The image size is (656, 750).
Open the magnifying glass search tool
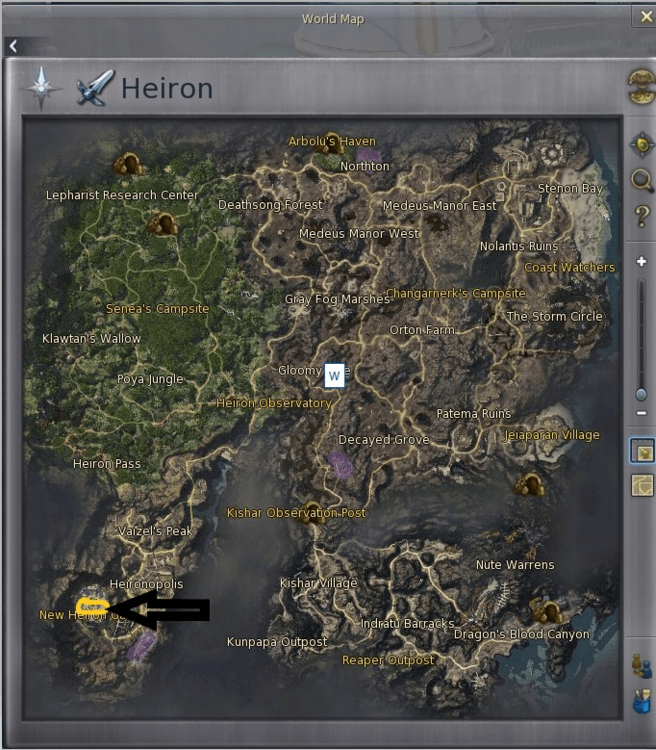[641, 180]
